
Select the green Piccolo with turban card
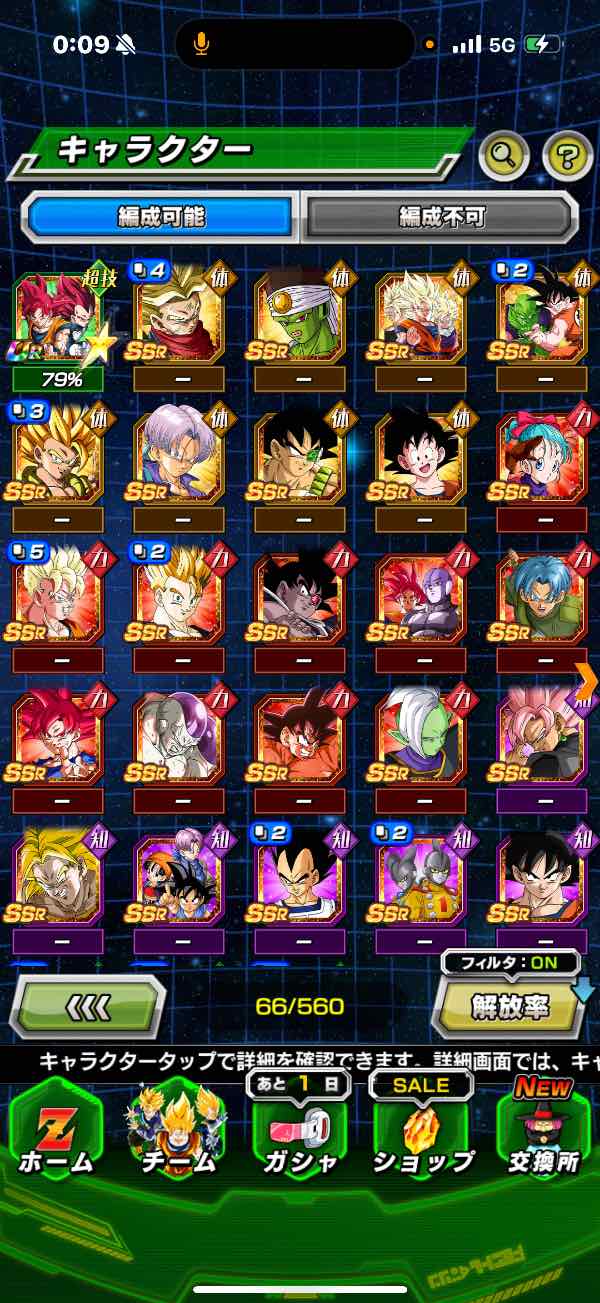click(x=300, y=318)
